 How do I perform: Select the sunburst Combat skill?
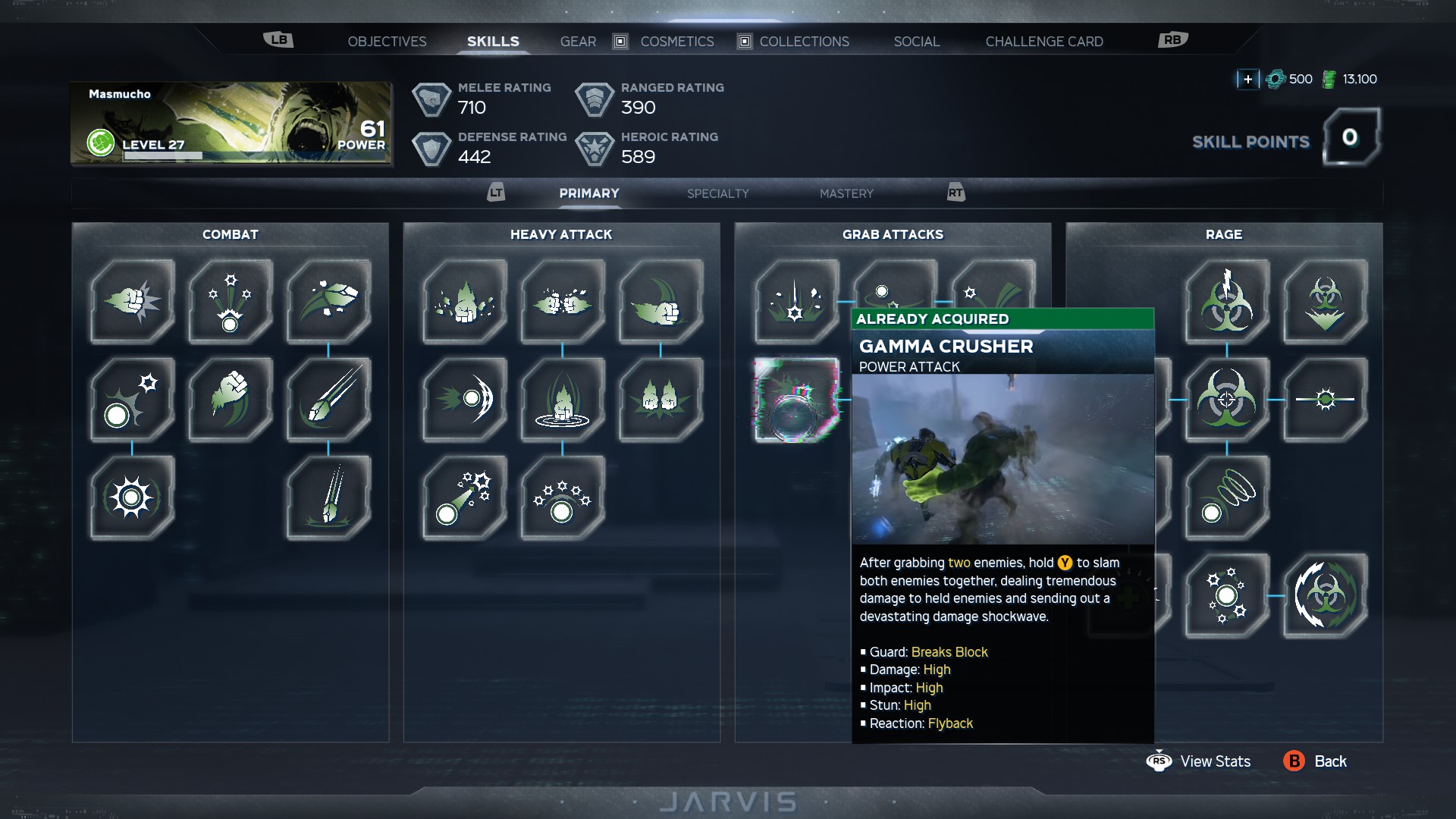click(x=133, y=498)
